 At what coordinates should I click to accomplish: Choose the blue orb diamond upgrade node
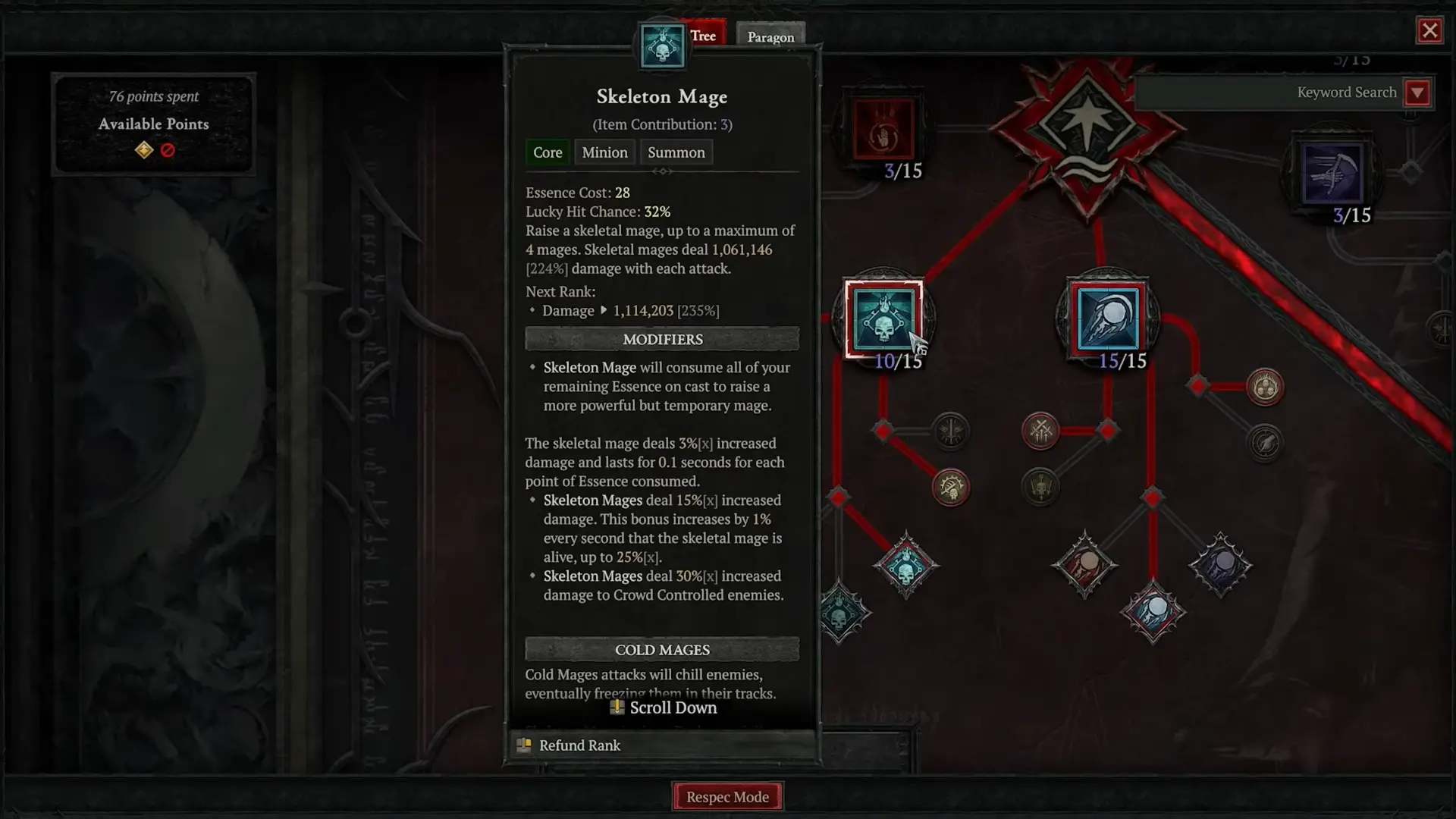pyautogui.click(x=1153, y=611)
